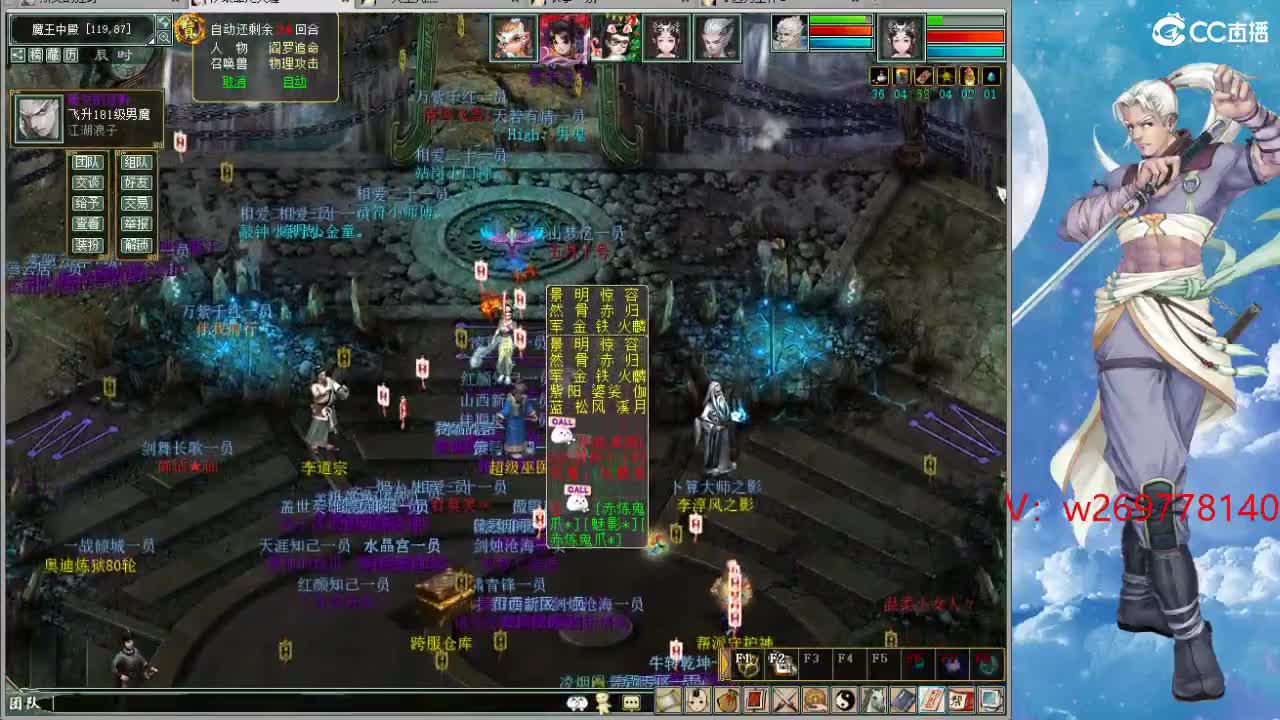Open the 阎罗追命 skill selector
1280x720 pixels.
click(293, 49)
